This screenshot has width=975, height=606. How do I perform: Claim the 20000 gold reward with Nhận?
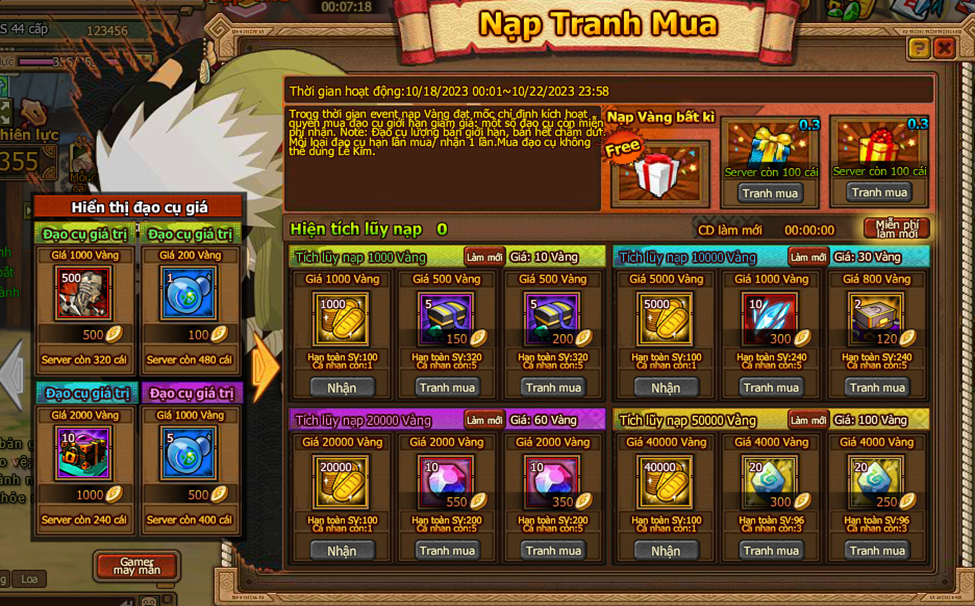pos(341,550)
